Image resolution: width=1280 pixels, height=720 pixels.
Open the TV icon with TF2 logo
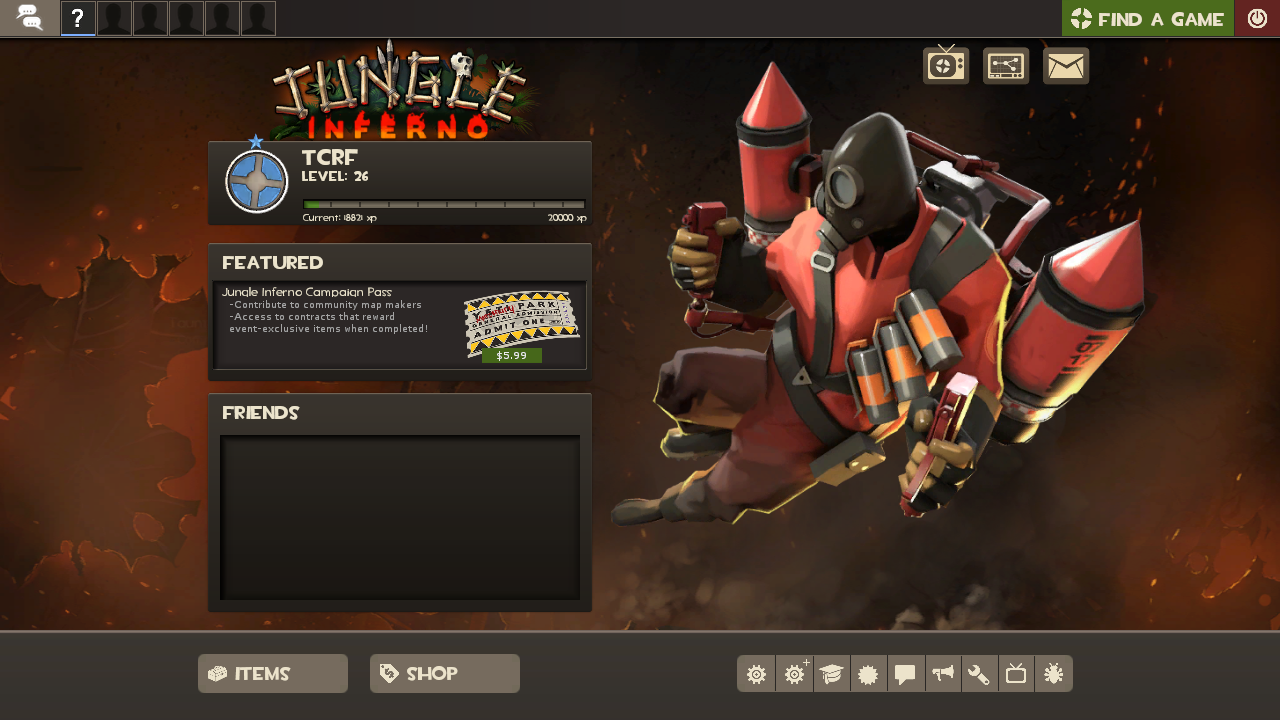click(945, 66)
